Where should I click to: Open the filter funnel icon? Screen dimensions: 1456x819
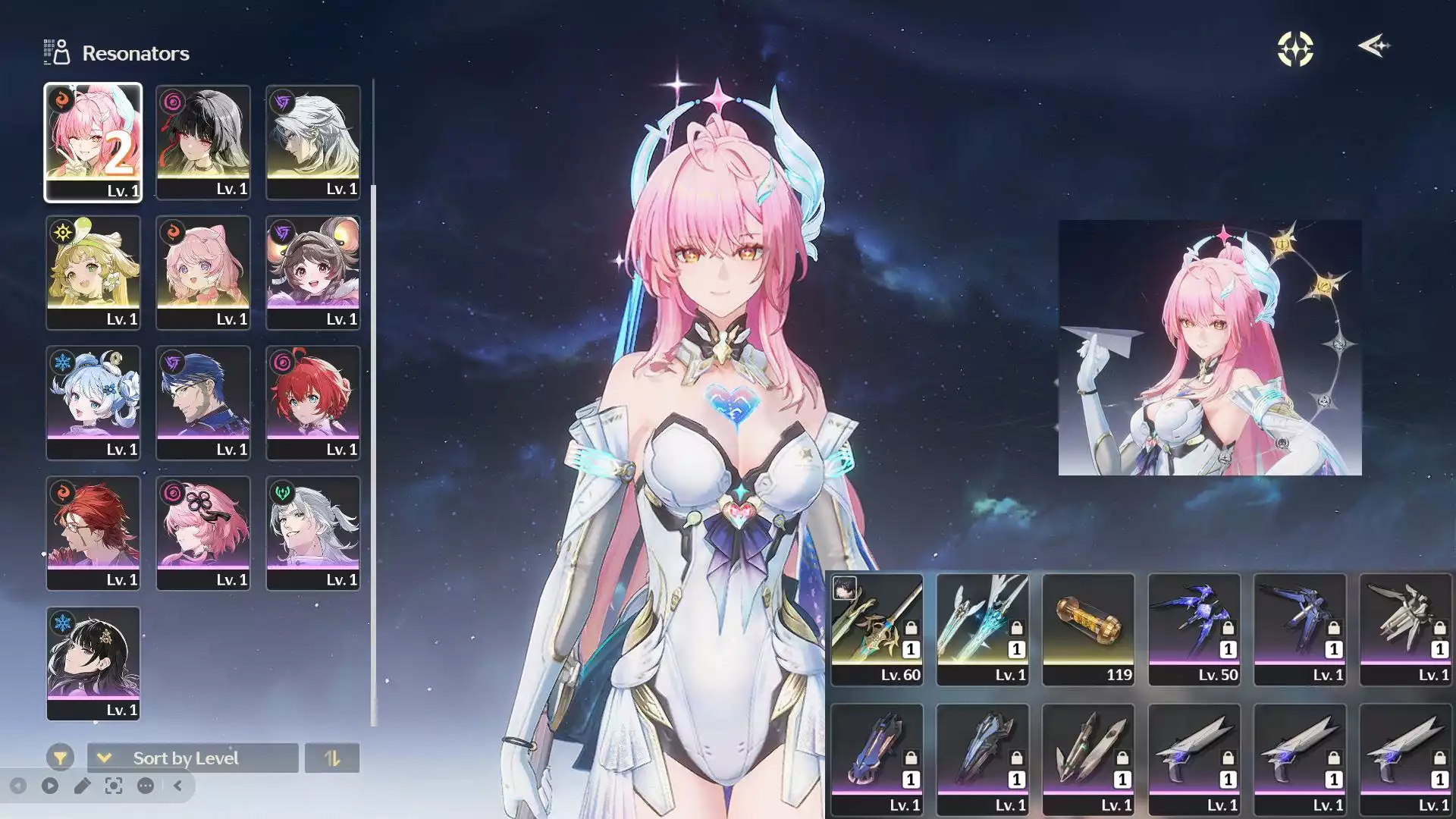[61, 757]
